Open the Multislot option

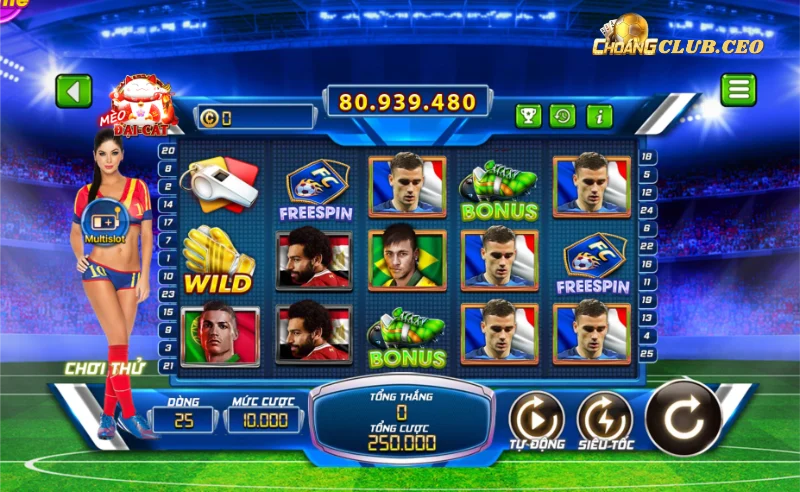[104, 220]
